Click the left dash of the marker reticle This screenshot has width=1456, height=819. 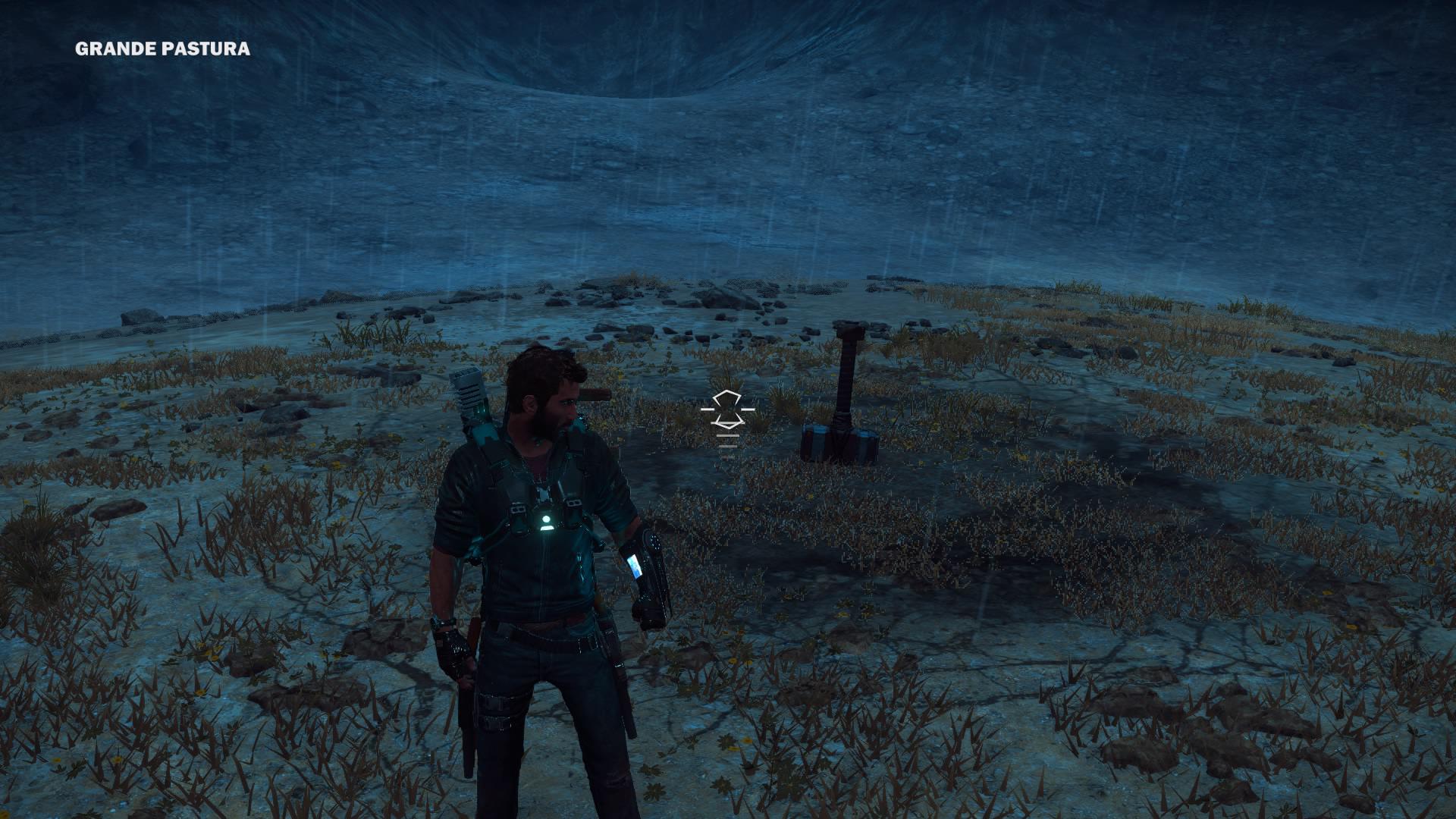[708, 409]
